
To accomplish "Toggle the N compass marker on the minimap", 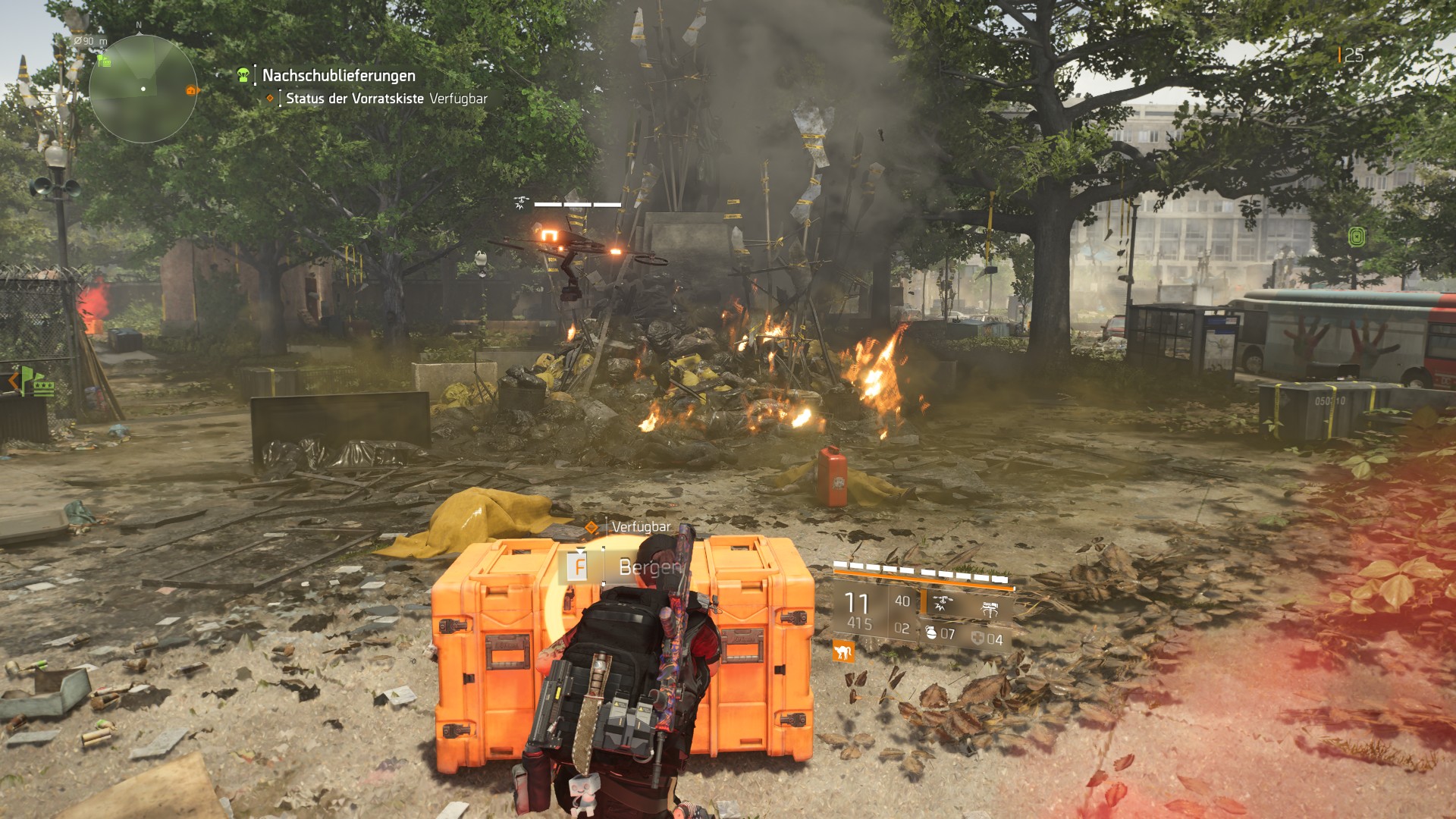I will coord(139,25).
